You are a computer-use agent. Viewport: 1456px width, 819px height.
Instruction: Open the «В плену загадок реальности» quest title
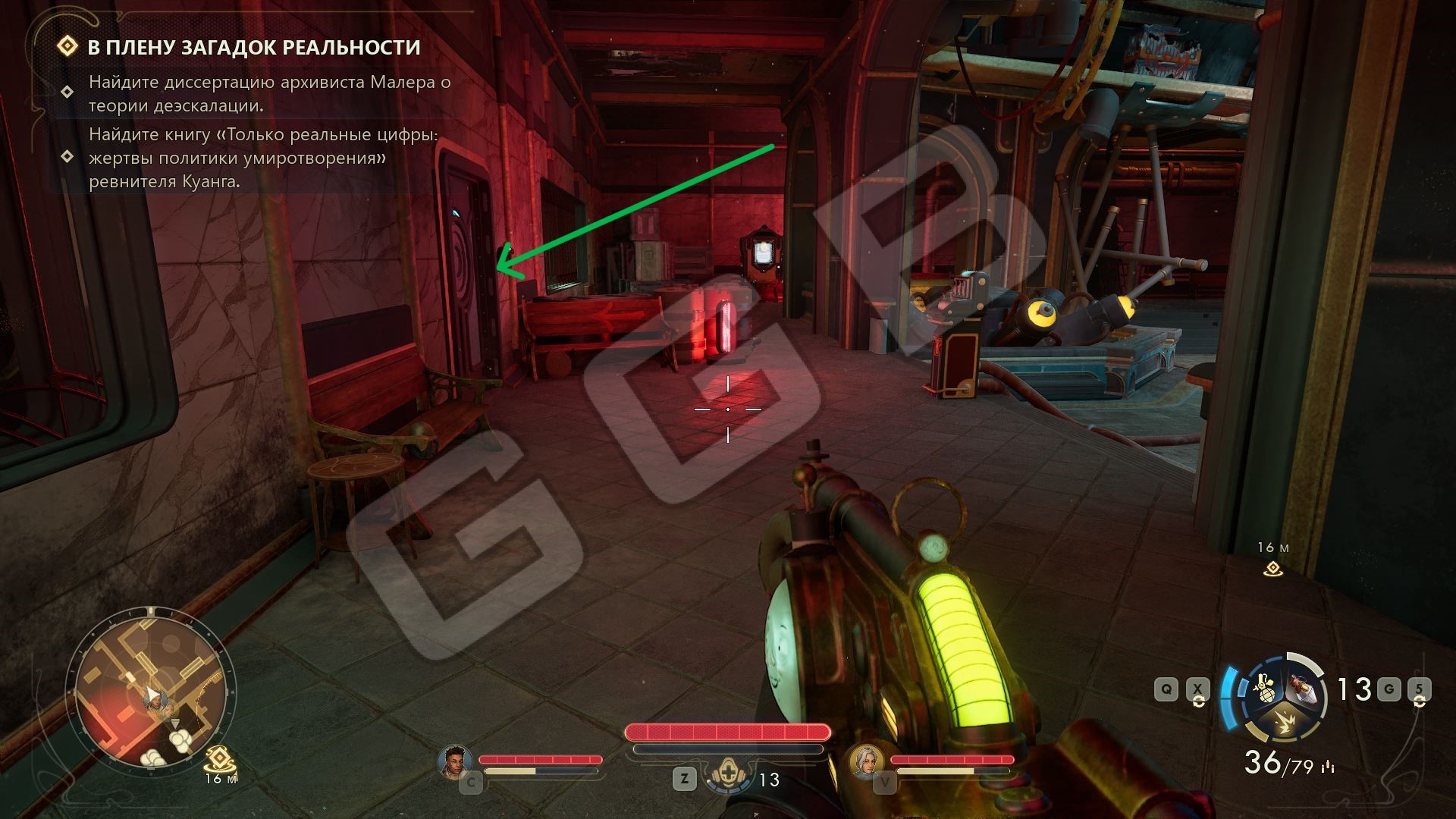[x=253, y=47]
